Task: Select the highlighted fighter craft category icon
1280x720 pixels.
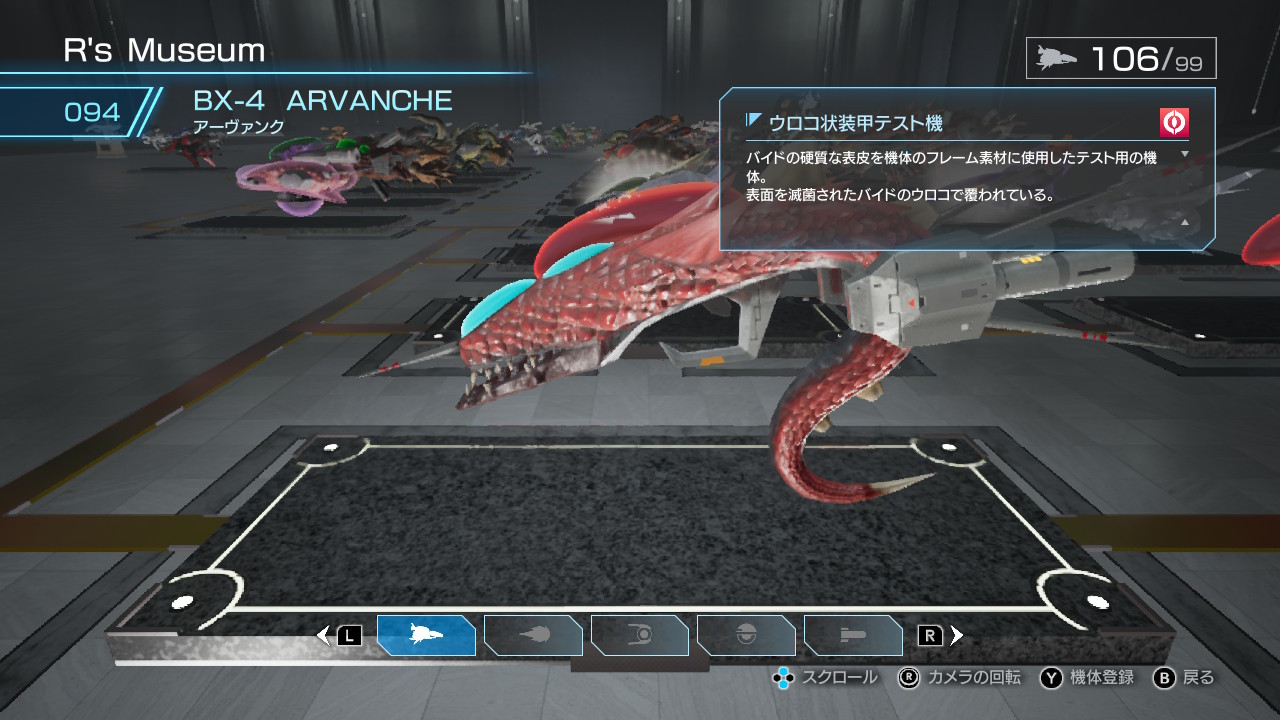Action: 427,634
